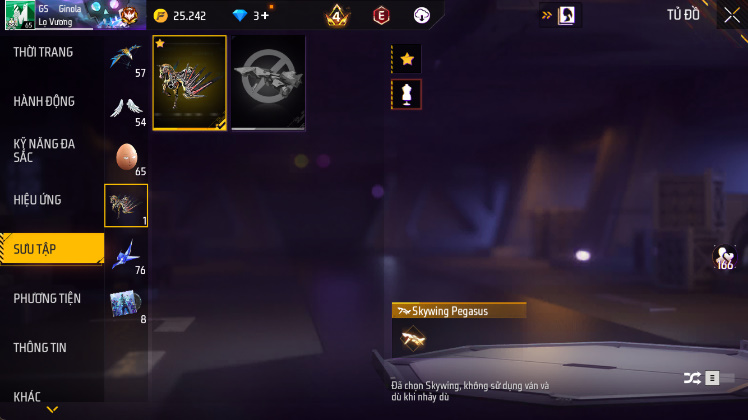Screen dimensions: 748x420
Task: Select the Skywing Pegasus item card
Action: tap(190, 83)
